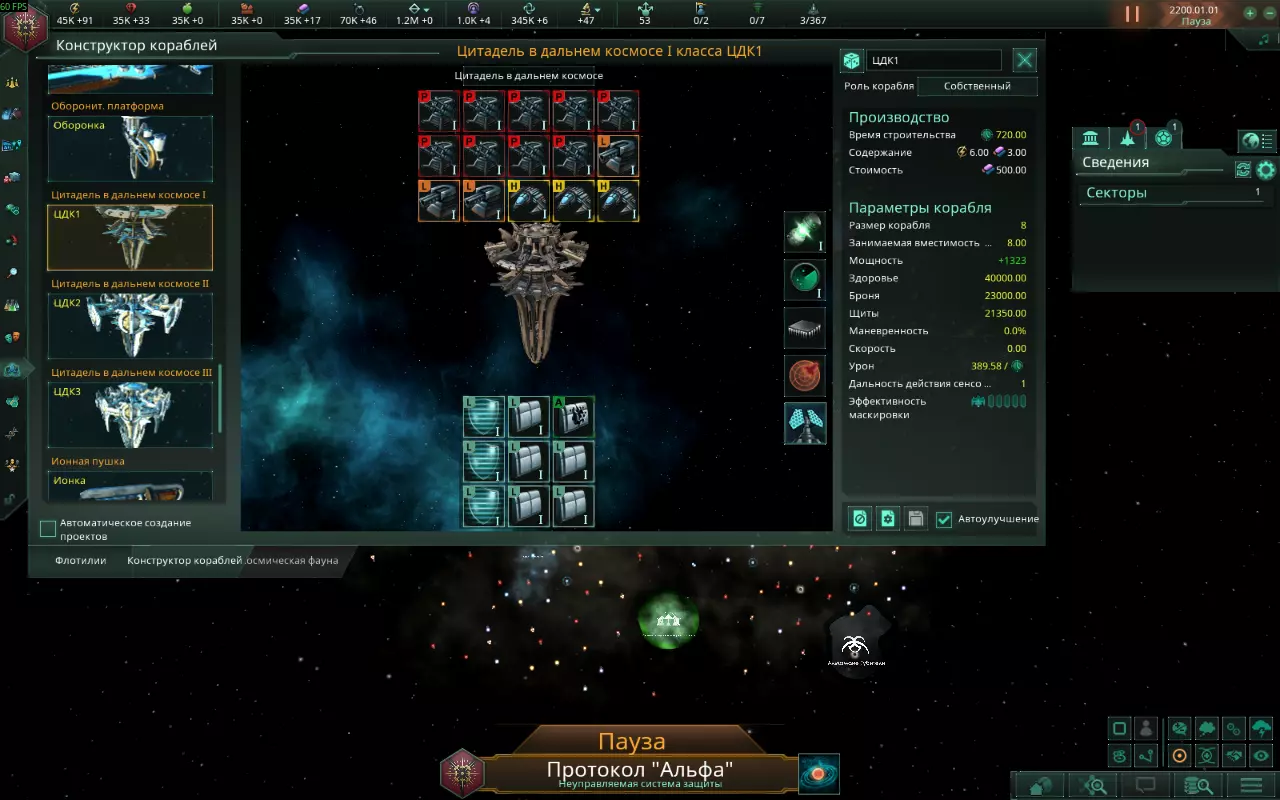Select the Оборонка defense platform design
This screenshot has height=800, width=1280.
tap(130, 149)
